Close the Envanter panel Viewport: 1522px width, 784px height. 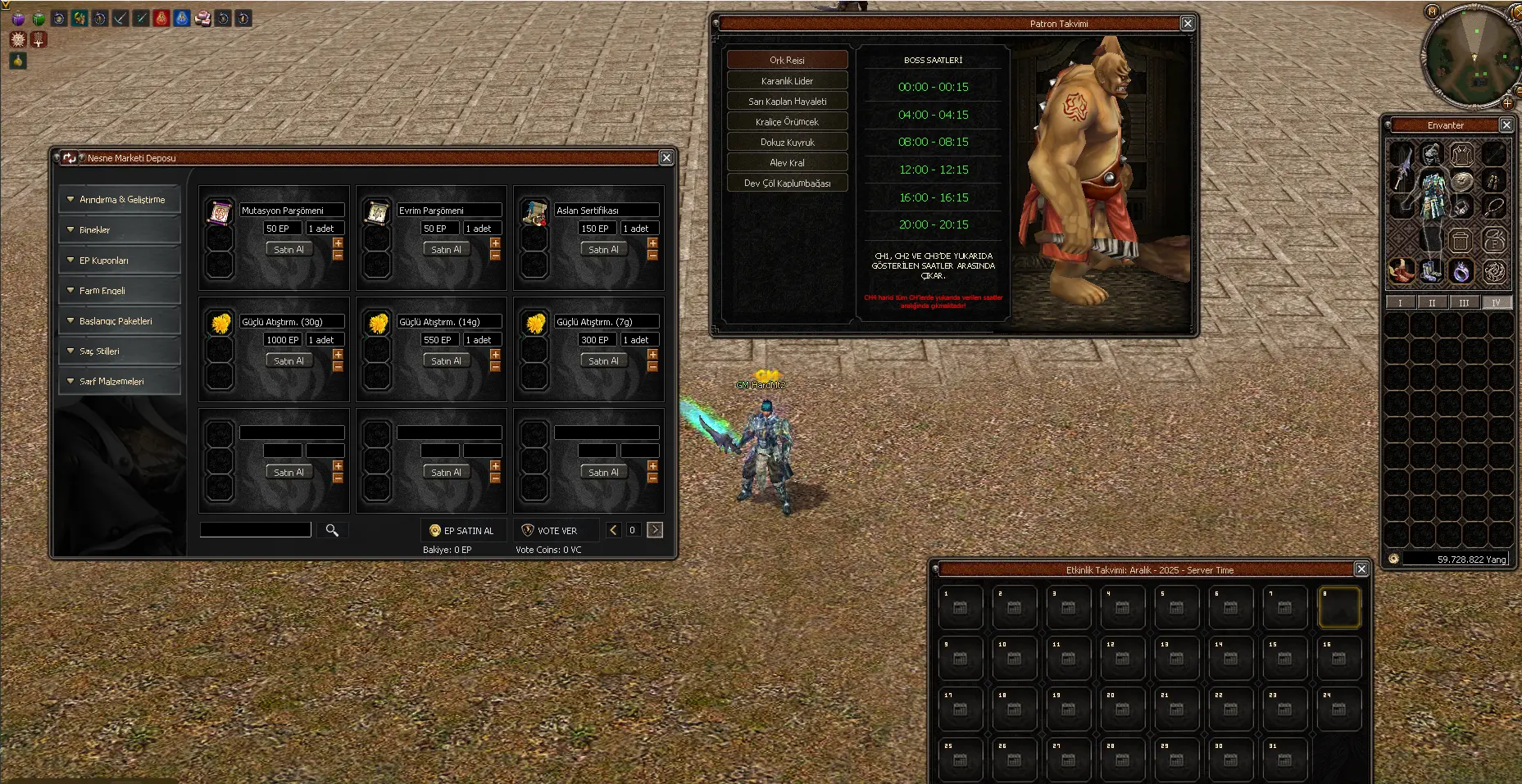tap(1506, 125)
